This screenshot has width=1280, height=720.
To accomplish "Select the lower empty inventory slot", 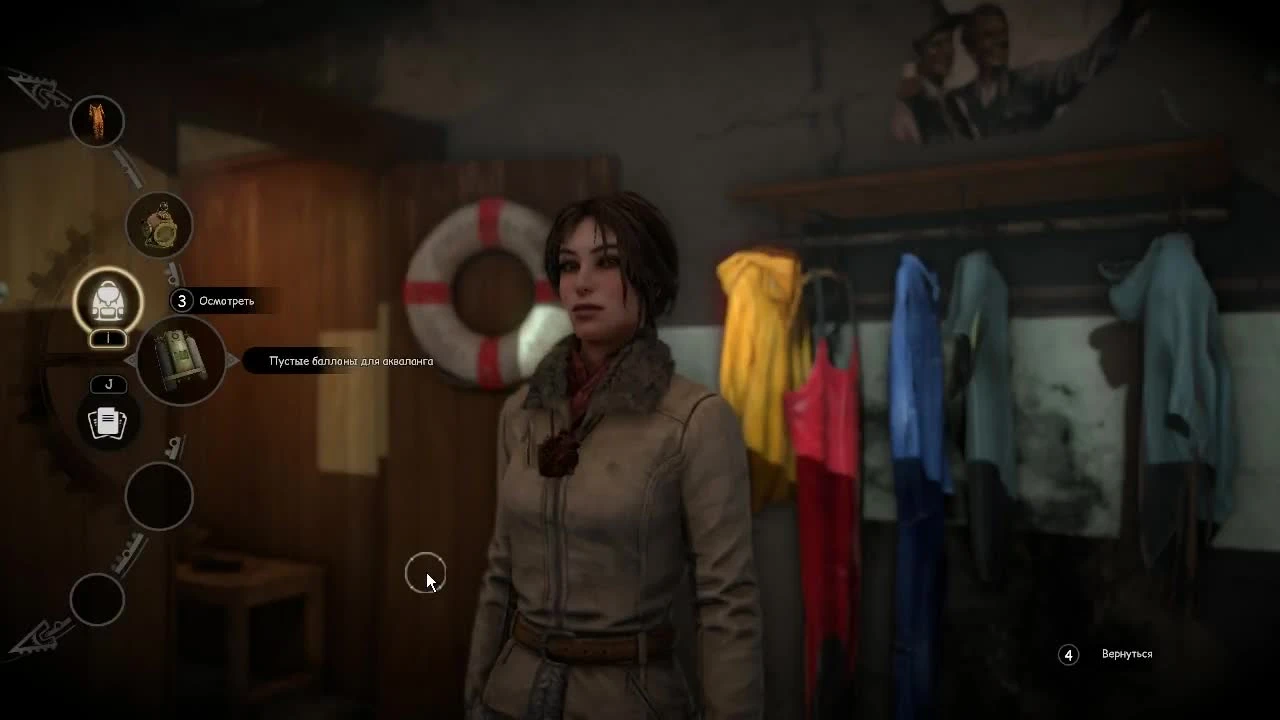I will pos(97,601).
